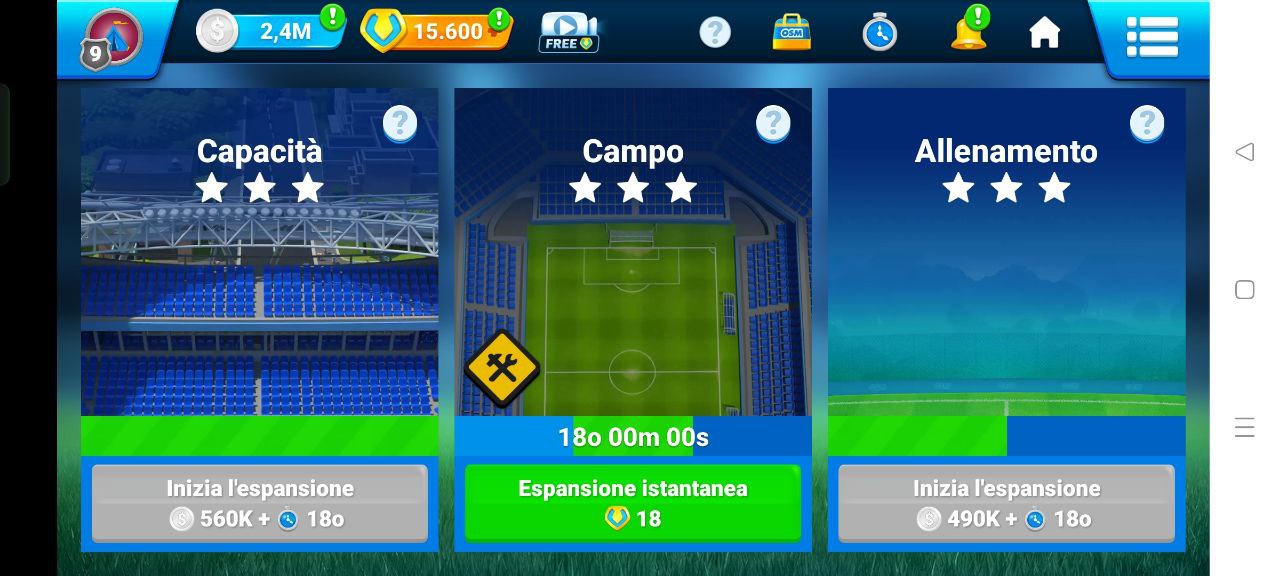Open help for the Capacità card
Image resolution: width=1280 pixels, height=576 pixels.
tap(400, 124)
